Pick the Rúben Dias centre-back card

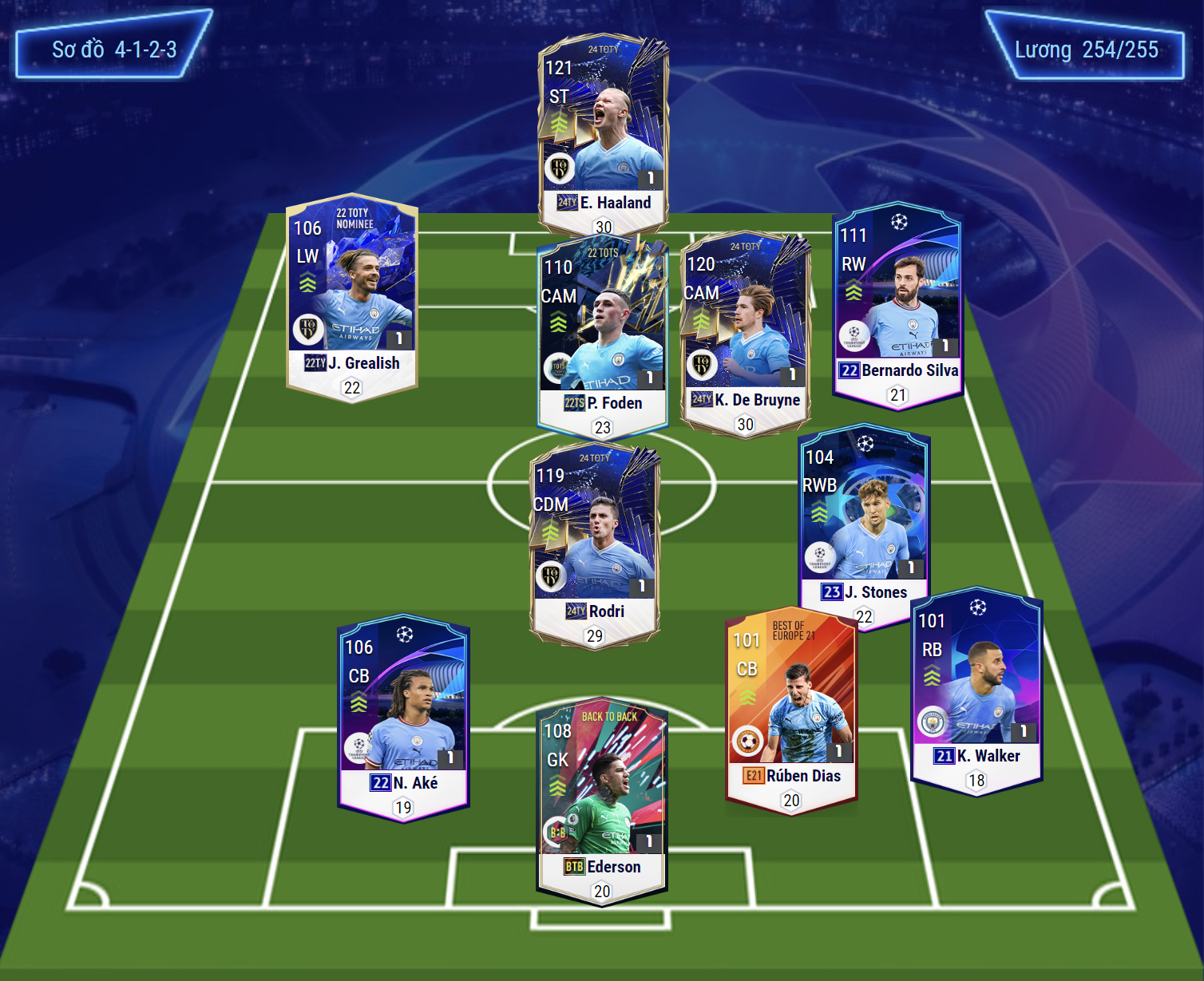coord(790,710)
